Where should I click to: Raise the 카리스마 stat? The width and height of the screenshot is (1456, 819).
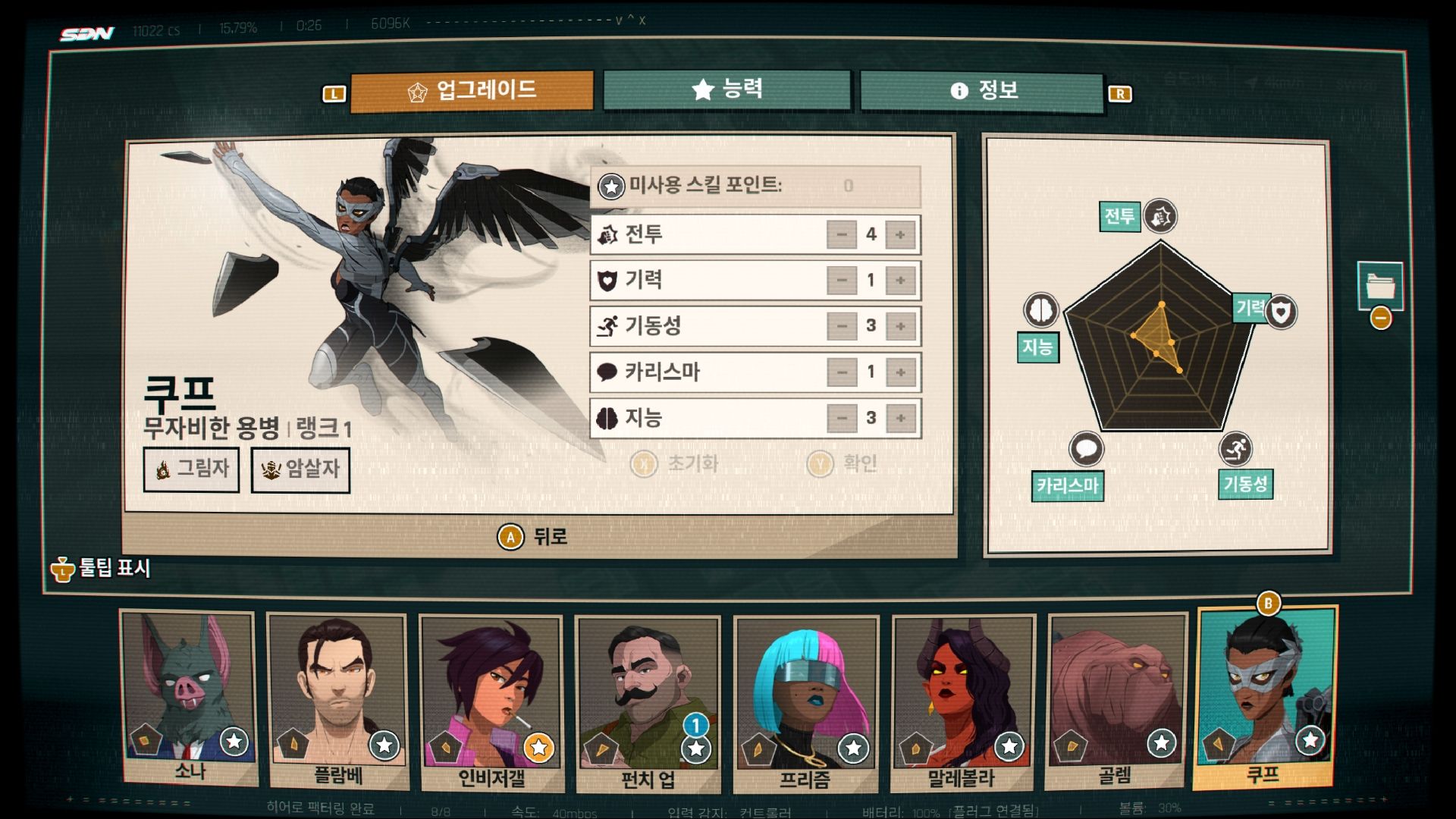[900, 372]
